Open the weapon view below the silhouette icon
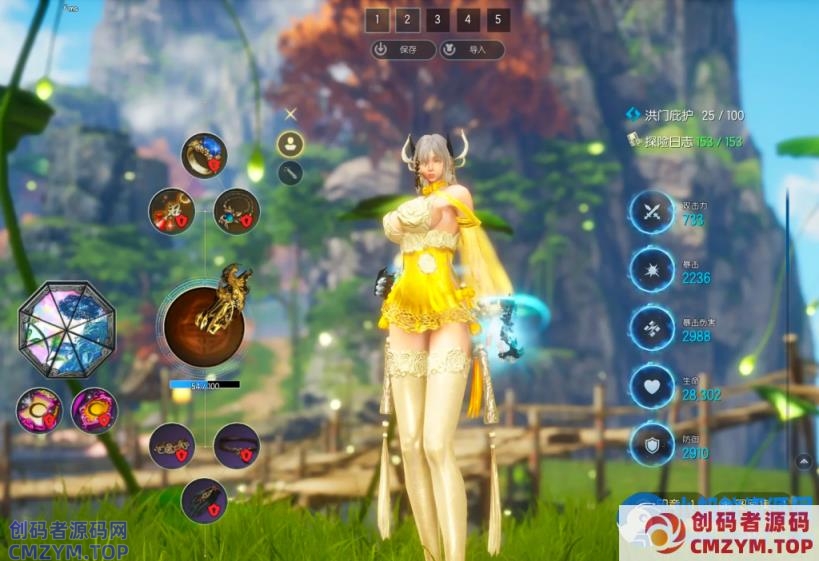 click(x=290, y=173)
